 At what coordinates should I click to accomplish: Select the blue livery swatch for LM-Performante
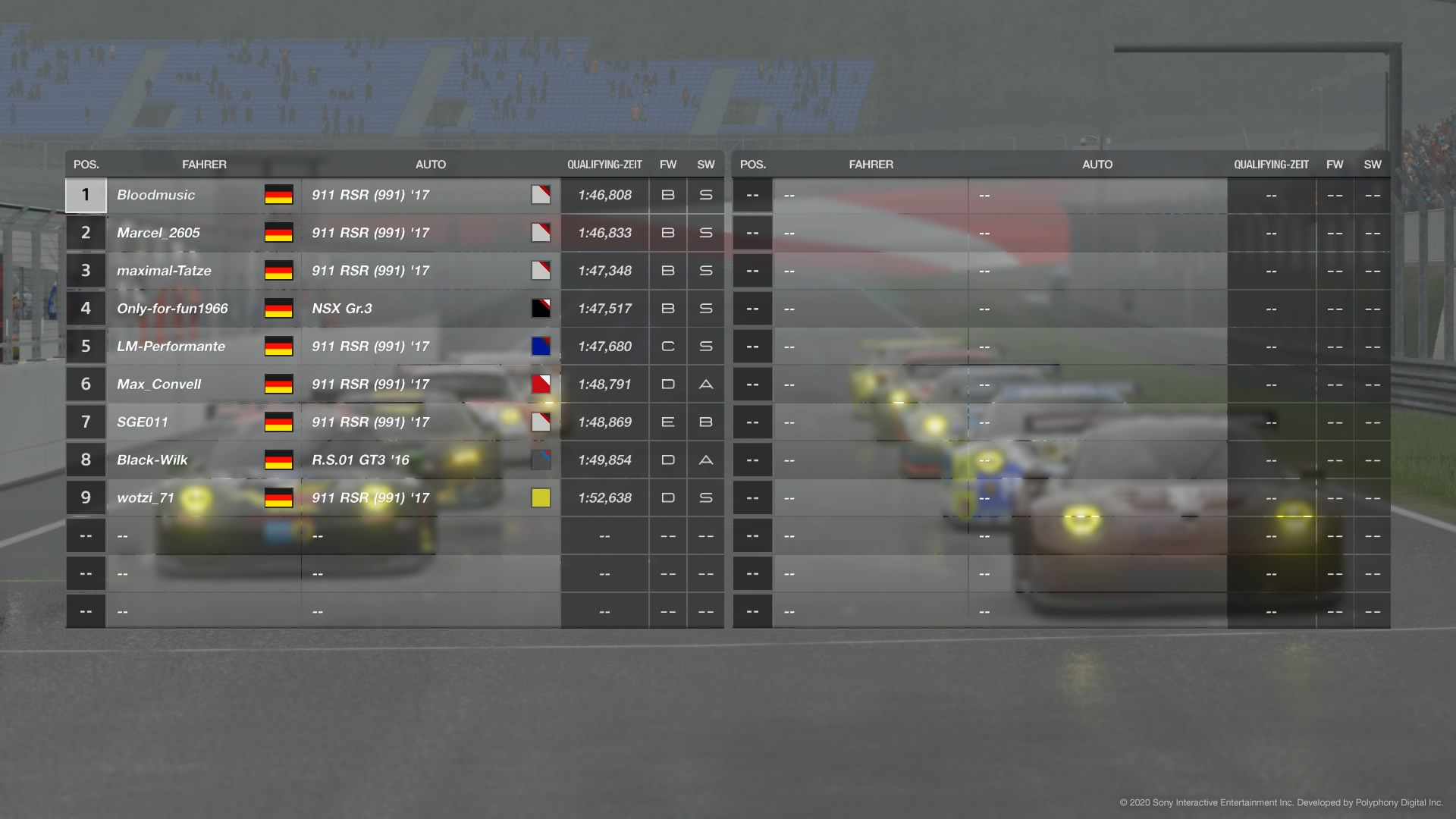(541, 347)
